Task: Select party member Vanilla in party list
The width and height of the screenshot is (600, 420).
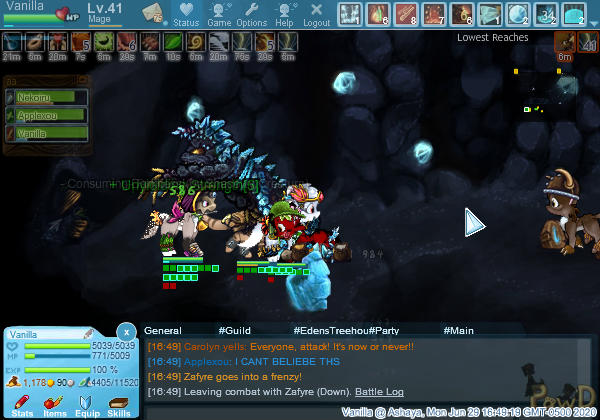Action: (x=45, y=133)
